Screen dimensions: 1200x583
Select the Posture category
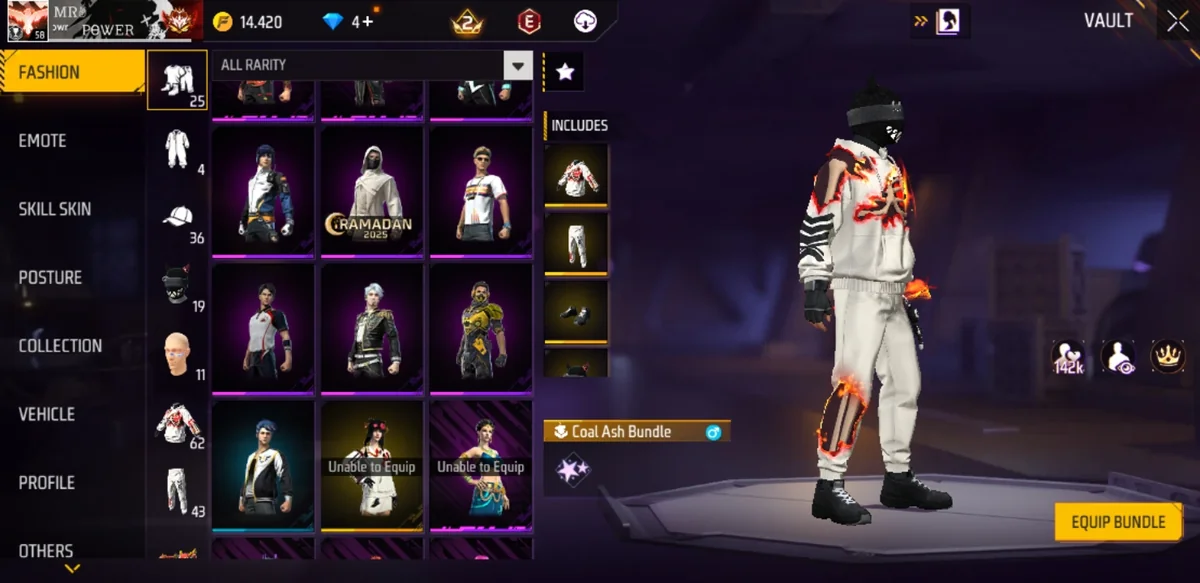pos(50,277)
